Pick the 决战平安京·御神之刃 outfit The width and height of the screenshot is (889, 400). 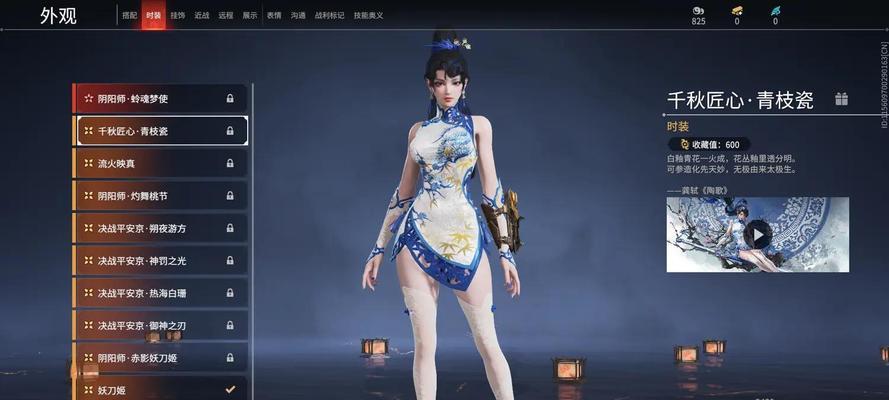pyautogui.click(x=160, y=326)
